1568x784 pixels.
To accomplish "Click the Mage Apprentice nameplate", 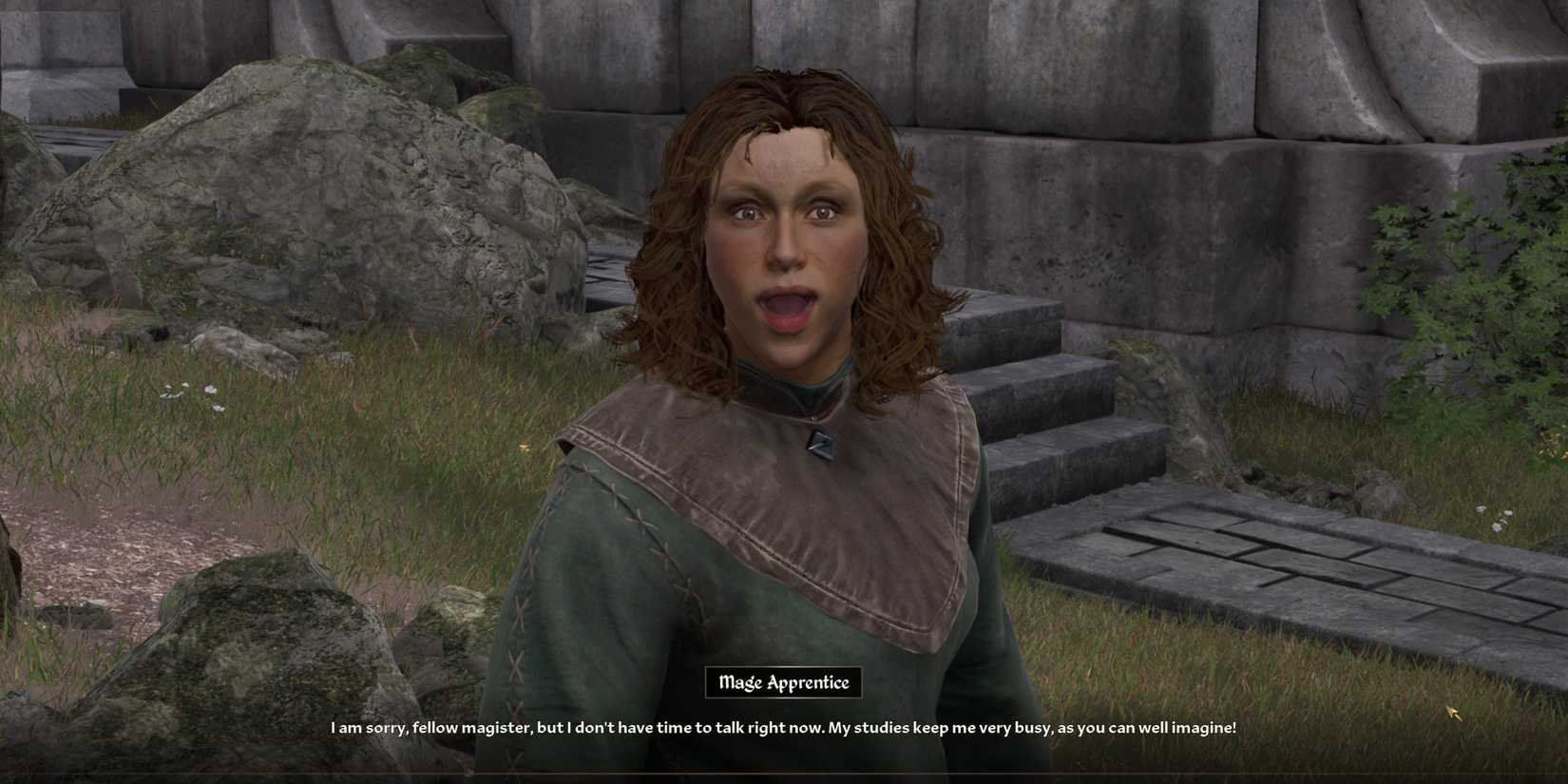I will point(782,681).
